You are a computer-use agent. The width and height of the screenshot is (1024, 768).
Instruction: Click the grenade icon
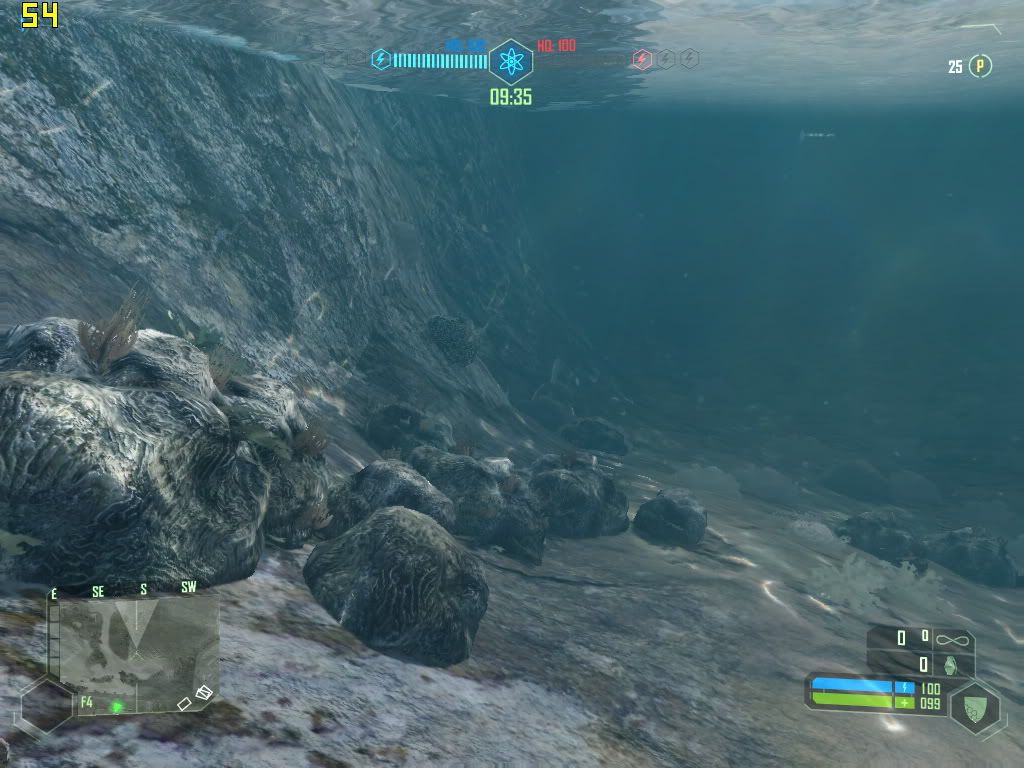pos(951,664)
